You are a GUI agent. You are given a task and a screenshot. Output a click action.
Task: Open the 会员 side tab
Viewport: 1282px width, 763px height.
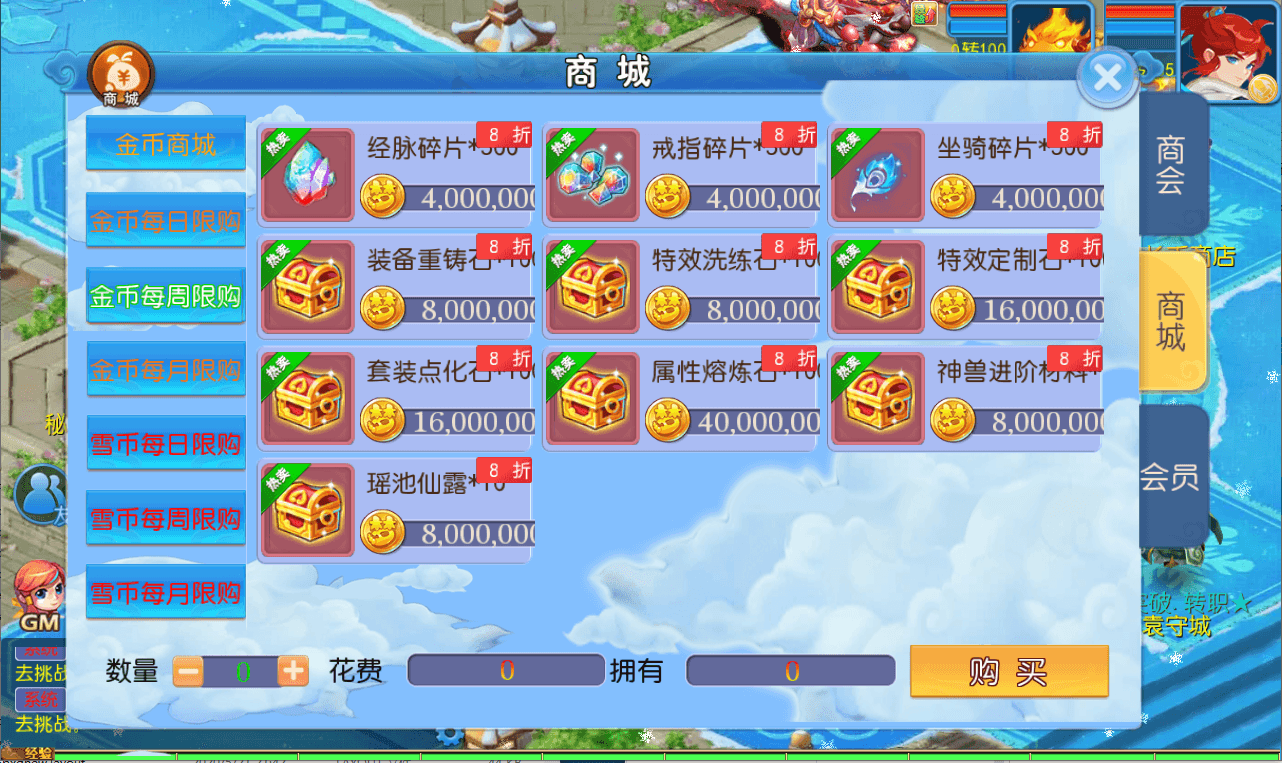coord(1172,477)
